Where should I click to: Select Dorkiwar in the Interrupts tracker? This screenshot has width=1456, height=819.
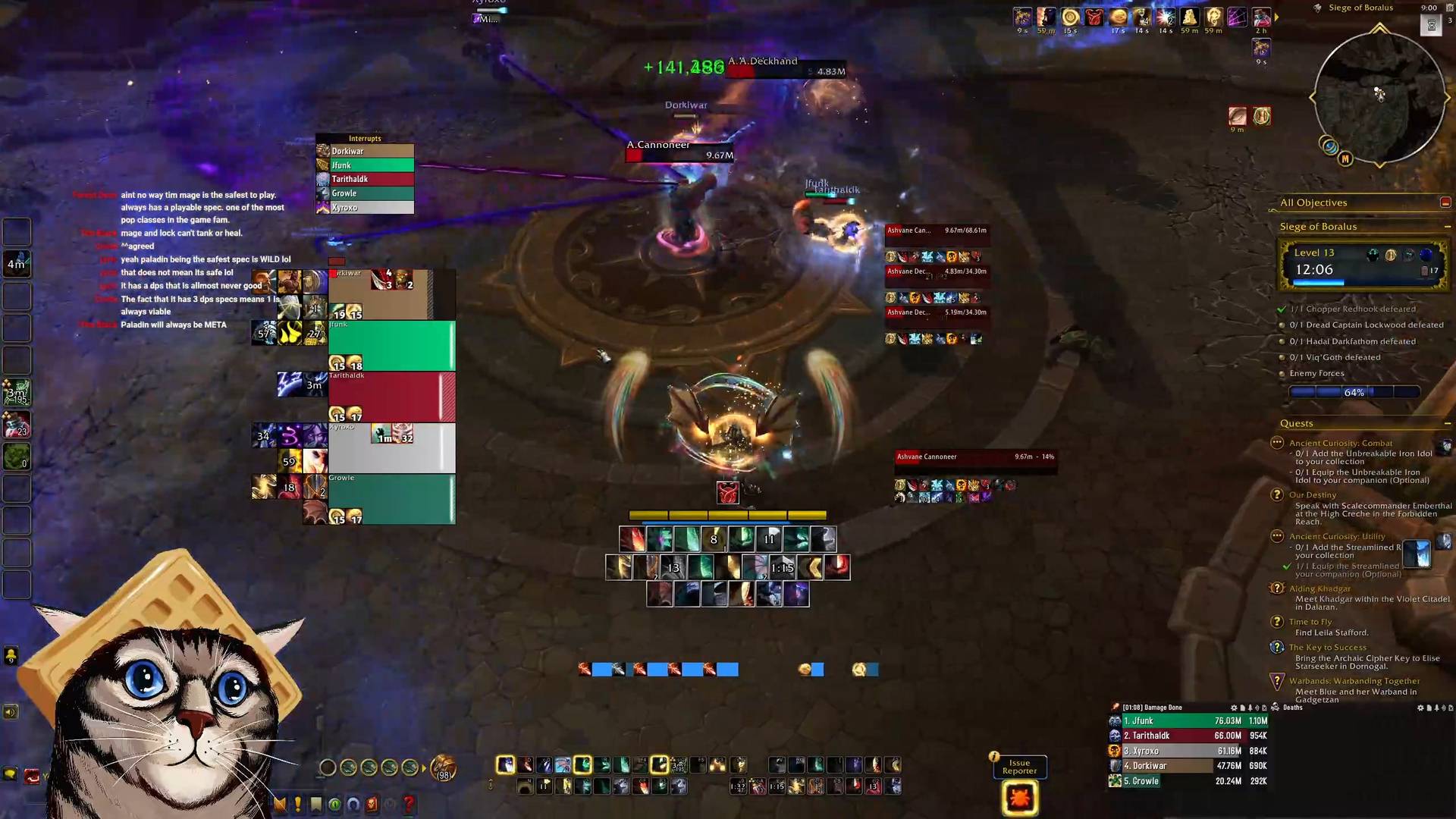click(x=365, y=152)
